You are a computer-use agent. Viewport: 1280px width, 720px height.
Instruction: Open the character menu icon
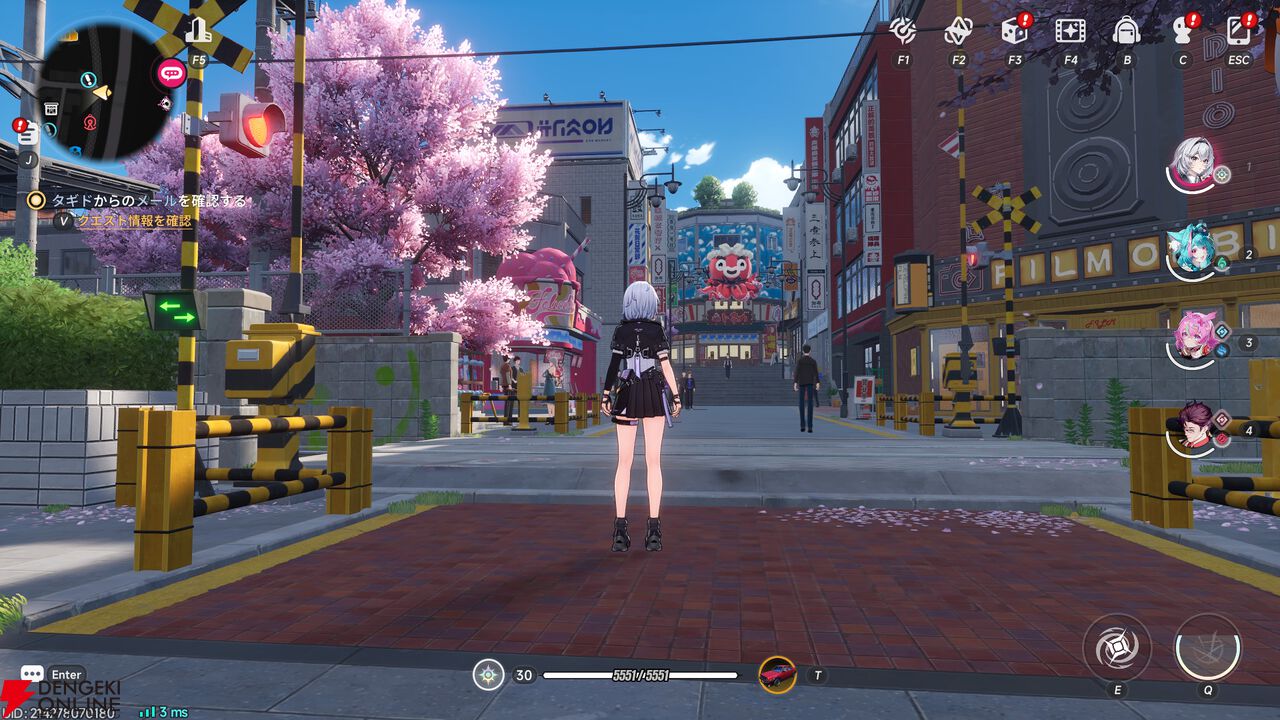[1183, 30]
